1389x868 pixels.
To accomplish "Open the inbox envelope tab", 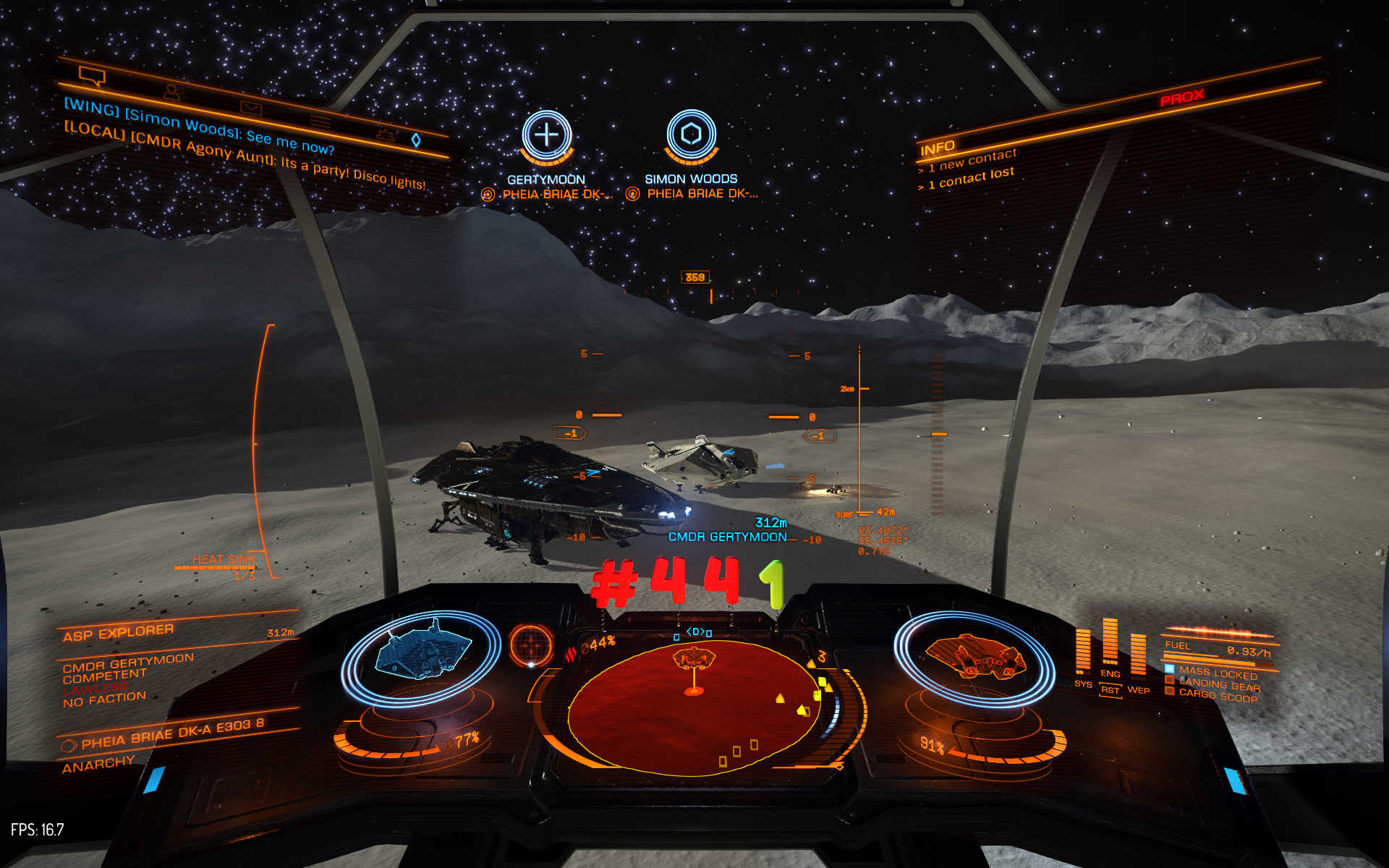I will pyautogui.click(x=251, y=108).
